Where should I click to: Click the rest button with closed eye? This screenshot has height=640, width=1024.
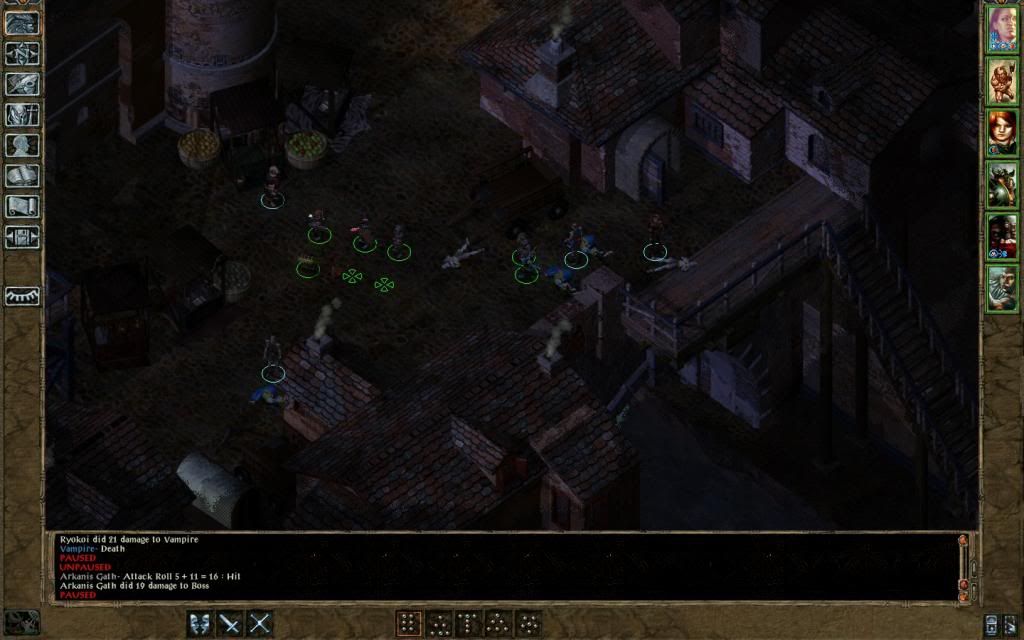22,296
